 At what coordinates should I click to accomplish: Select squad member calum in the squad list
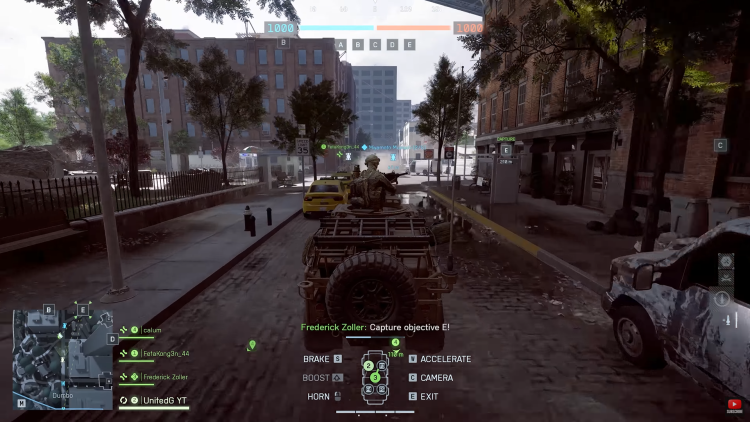click(152, 330)
